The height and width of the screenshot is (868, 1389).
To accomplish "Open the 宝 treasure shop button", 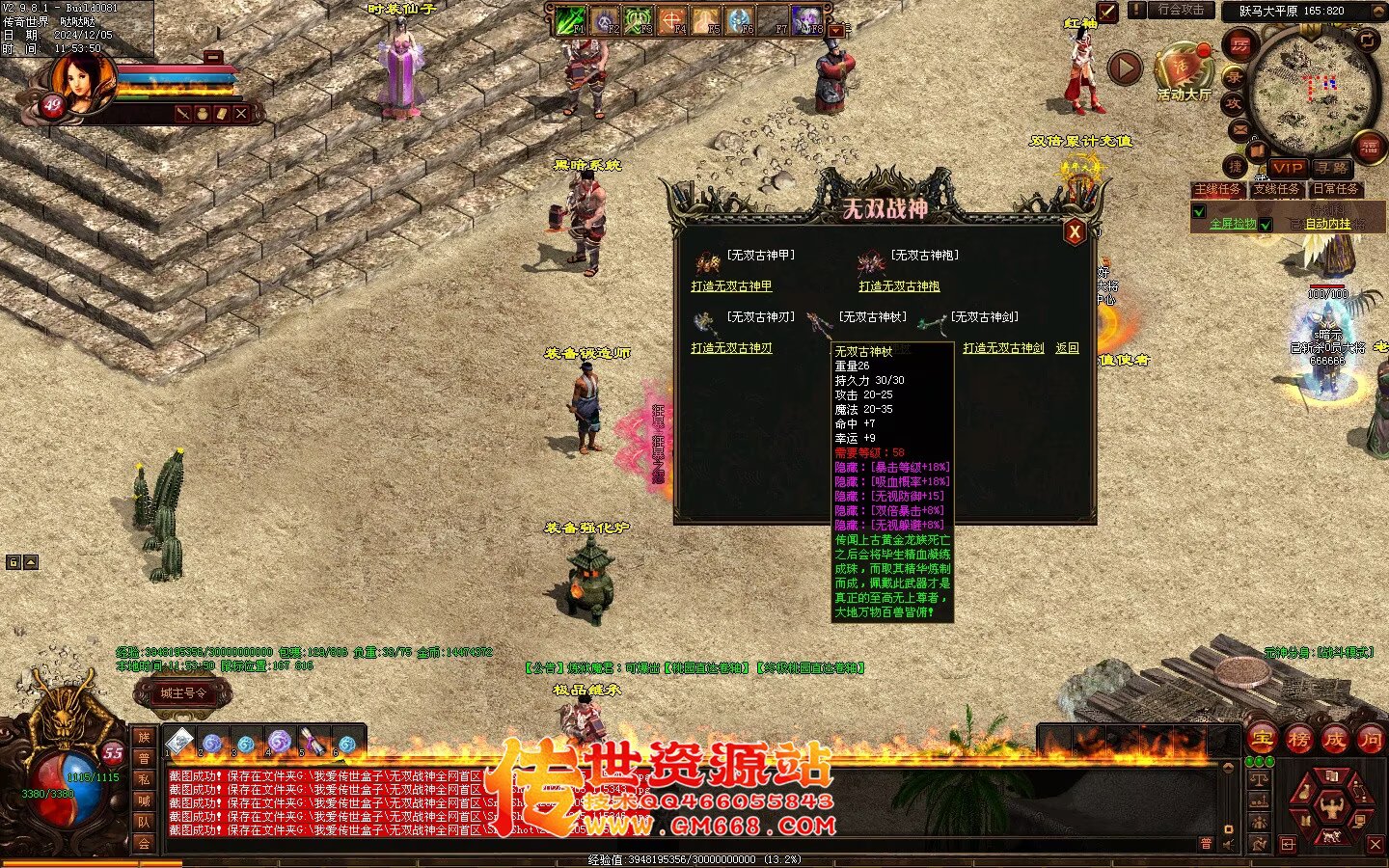I will coord(1262,740).
